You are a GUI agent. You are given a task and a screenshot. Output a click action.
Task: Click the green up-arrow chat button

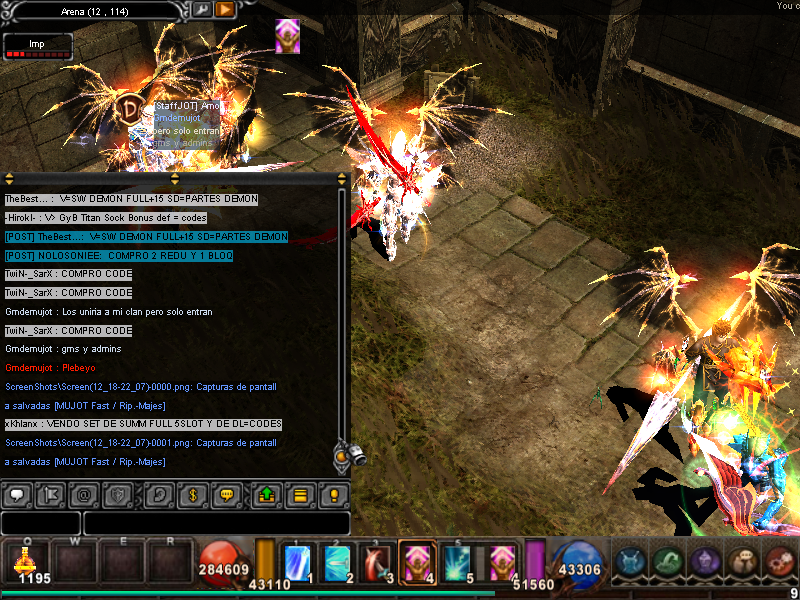point(267,494)
